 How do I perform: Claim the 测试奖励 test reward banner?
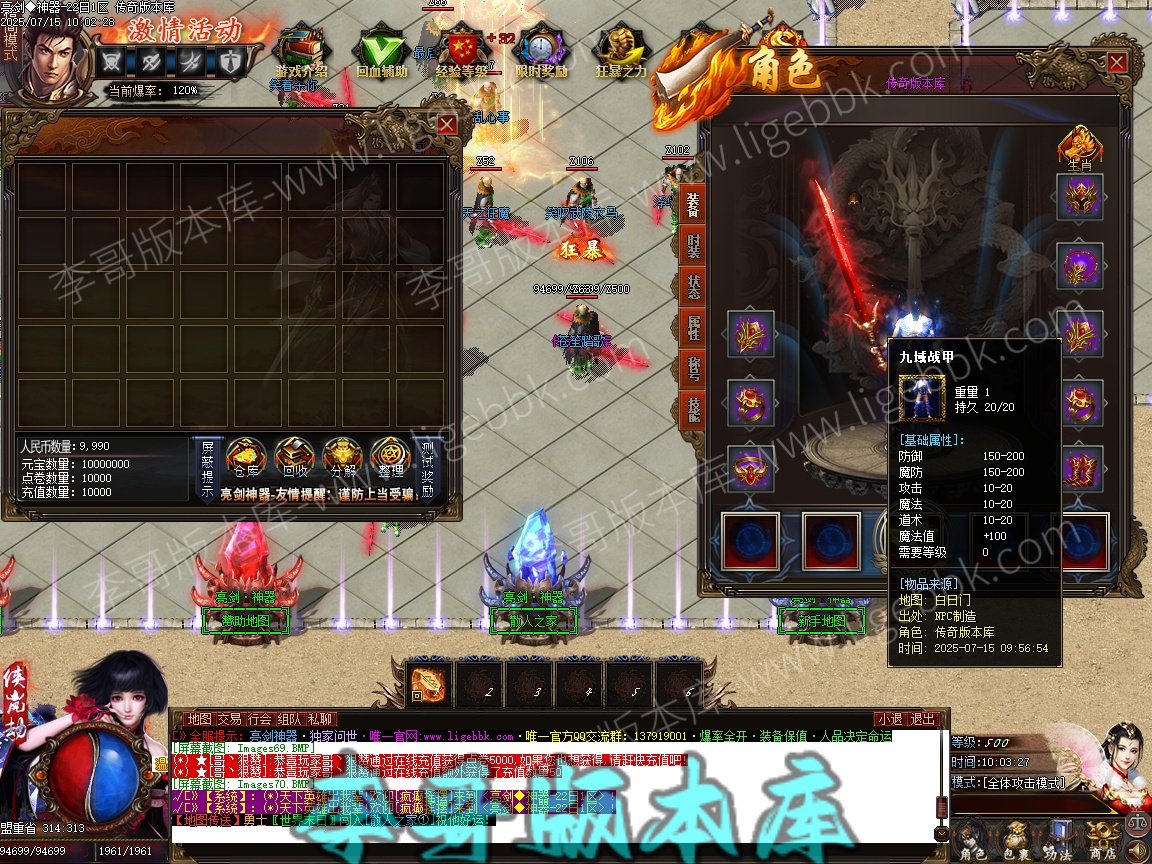tap(428, 469)
